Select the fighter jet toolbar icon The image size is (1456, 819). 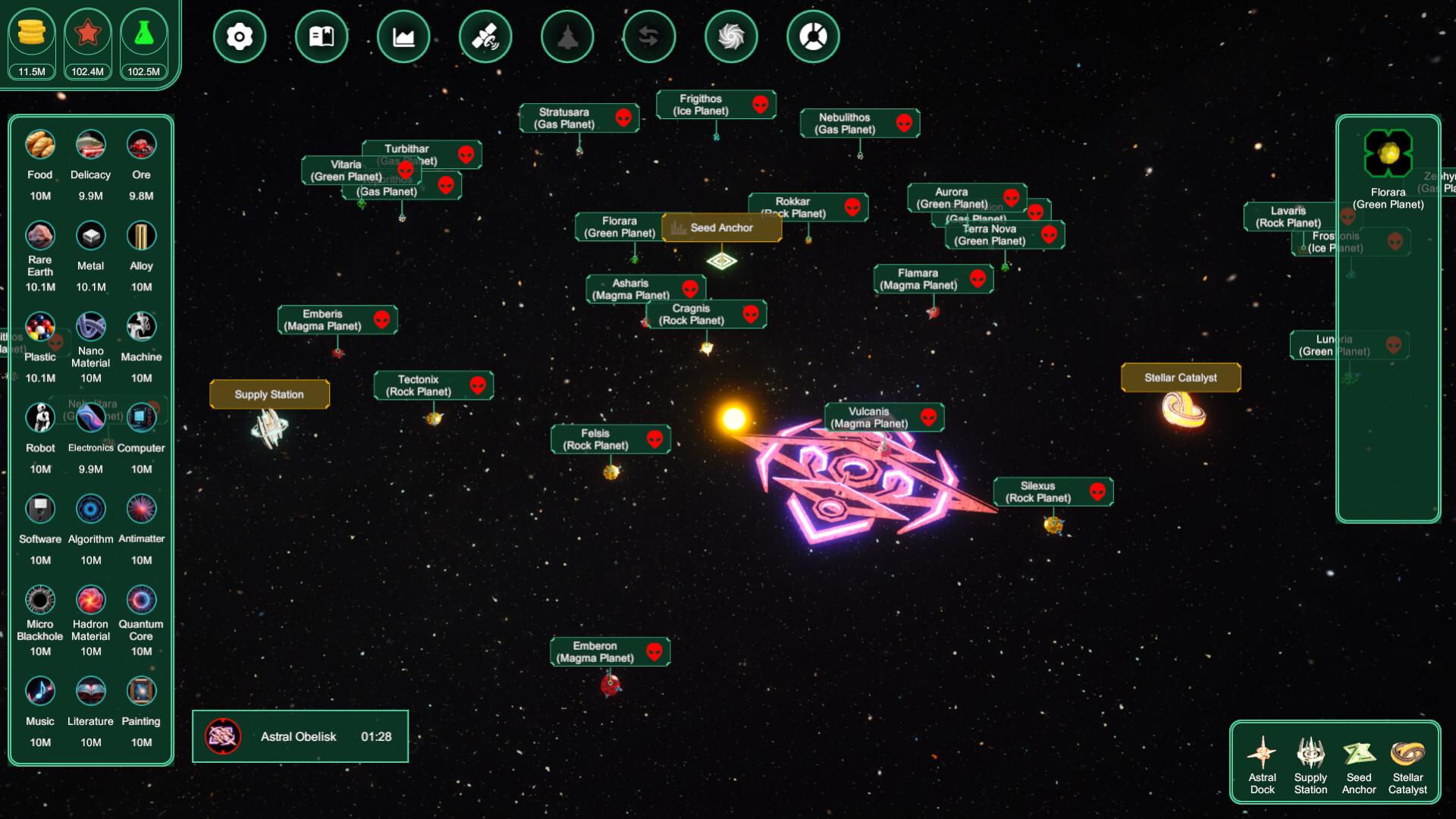point(567,36)
